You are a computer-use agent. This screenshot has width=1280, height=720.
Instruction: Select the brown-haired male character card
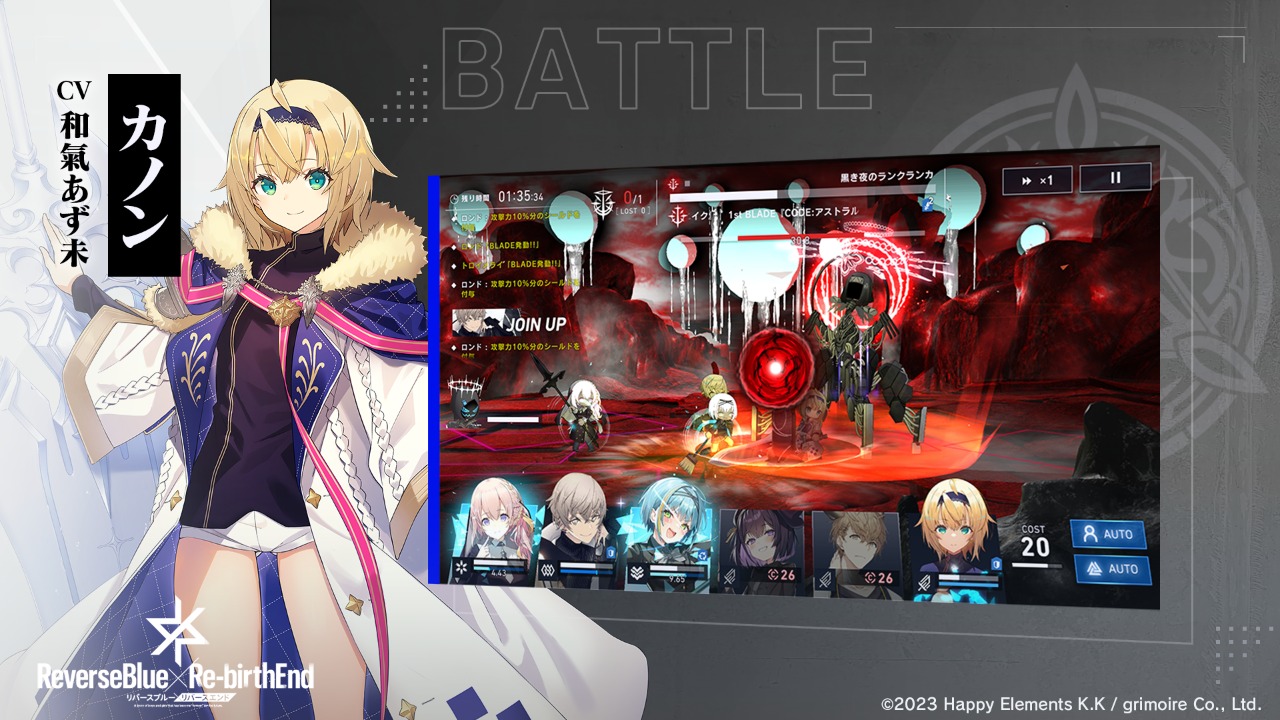coord(853,551)
